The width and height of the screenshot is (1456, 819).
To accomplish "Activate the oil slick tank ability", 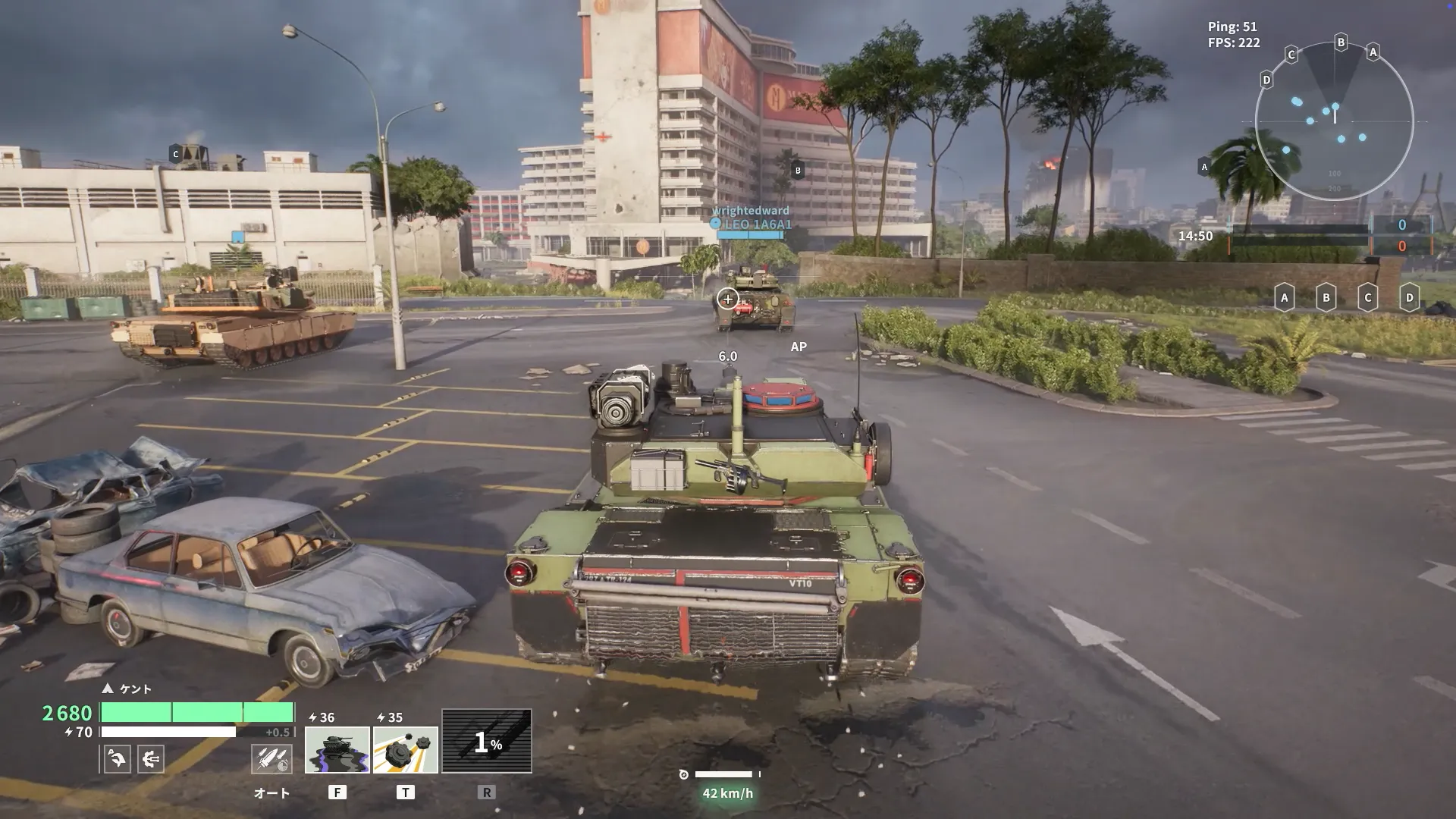I will tap(337, 749).
